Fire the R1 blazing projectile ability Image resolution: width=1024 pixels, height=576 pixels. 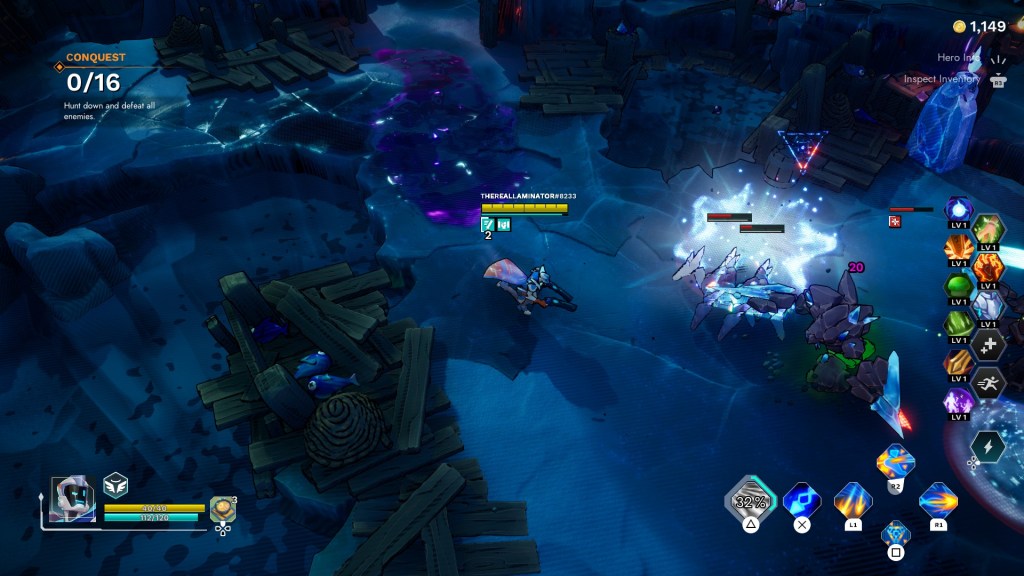pos(938,499)
